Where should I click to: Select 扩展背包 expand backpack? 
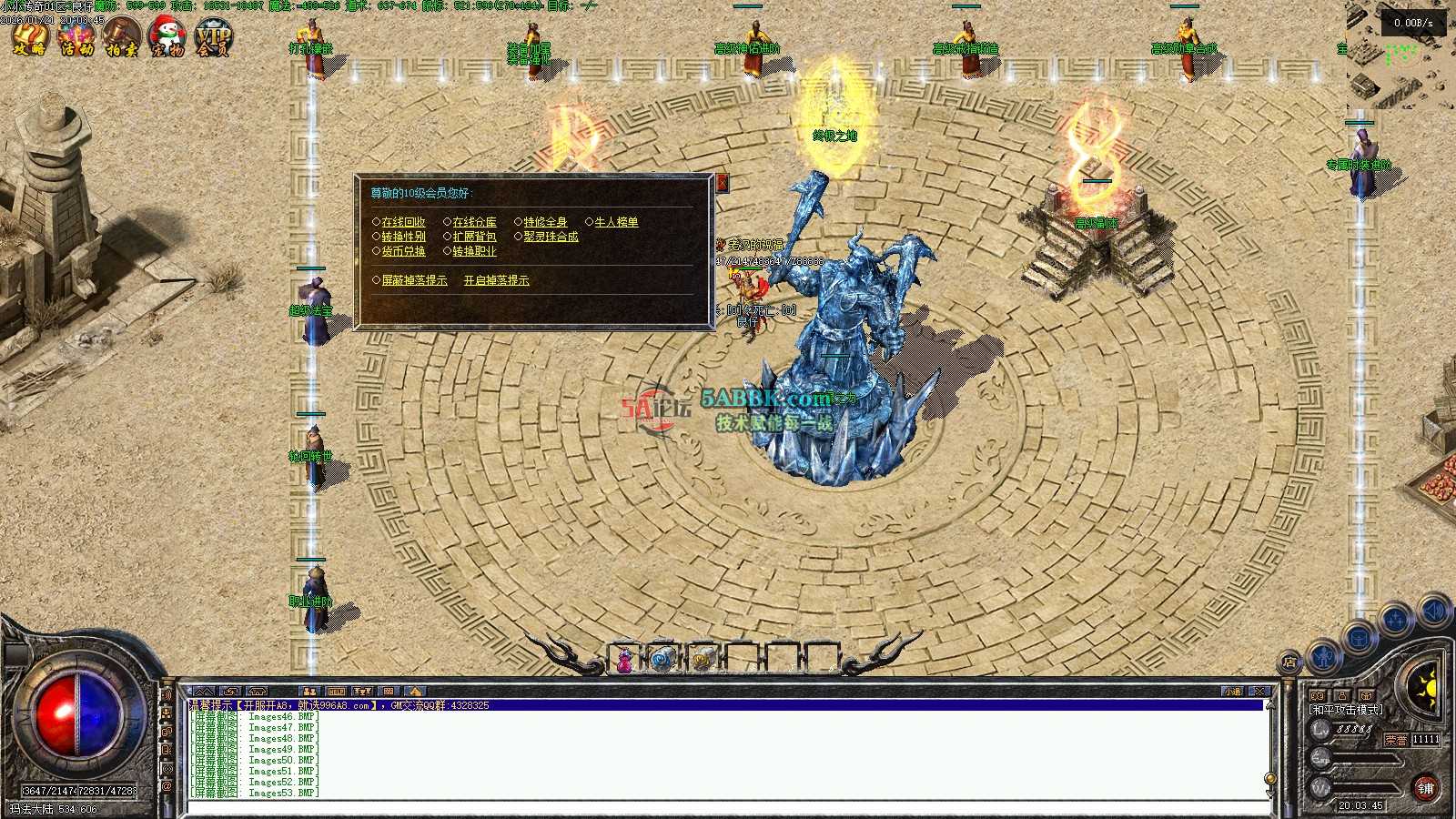click(x=474, y=237)
